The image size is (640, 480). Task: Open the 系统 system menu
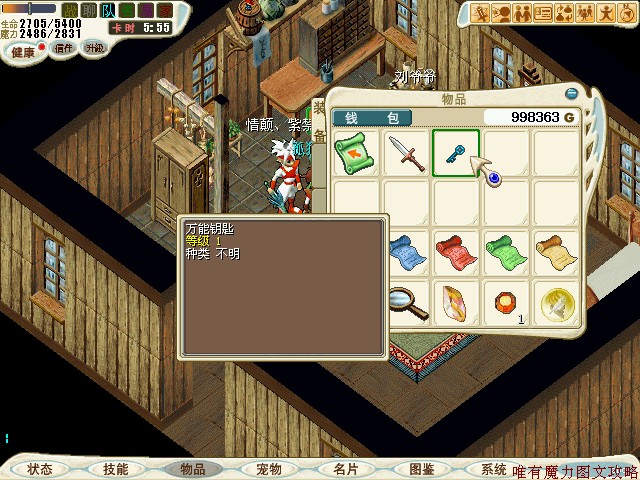pos(493,468)
